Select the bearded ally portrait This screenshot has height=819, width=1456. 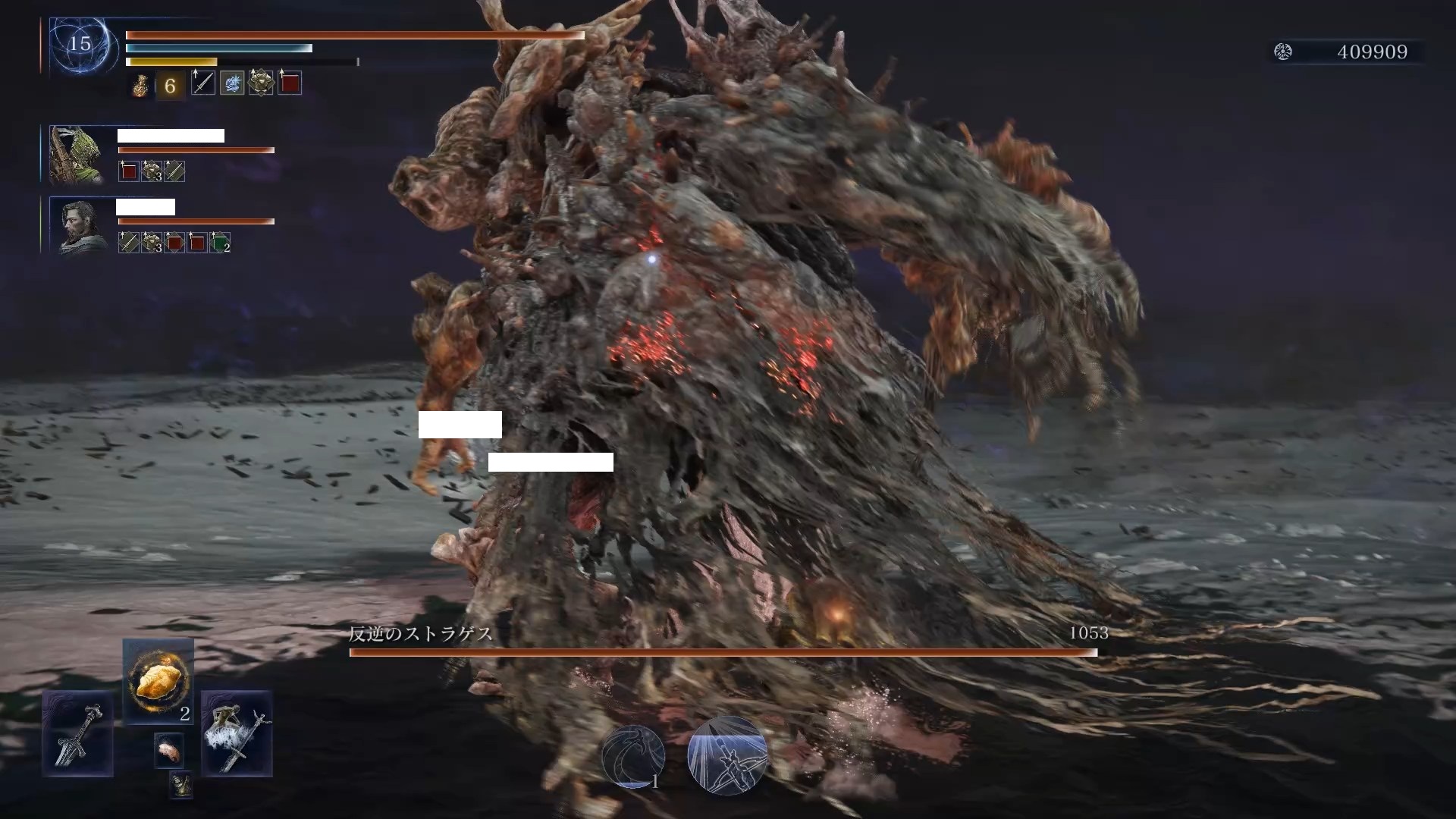pyautogui.click(x=80, y=226)
